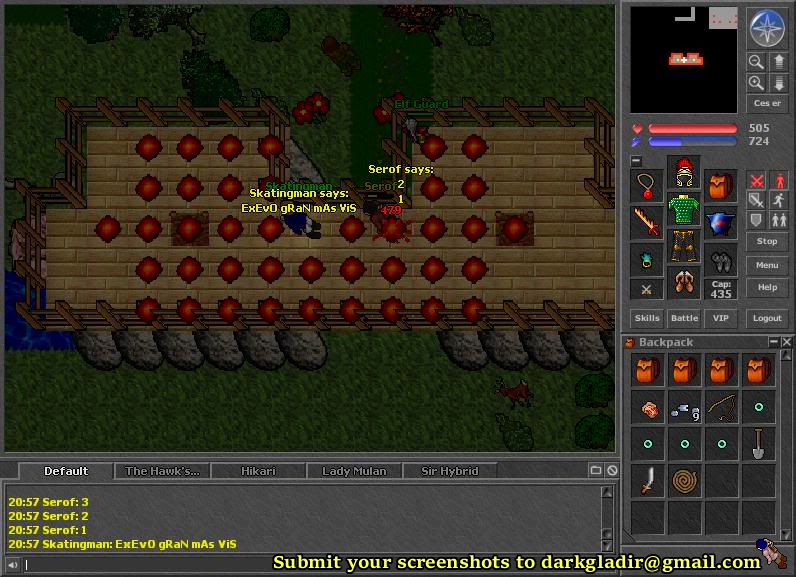Minimize the Backpack window
Viewport: 796px width, 577px height.
point(773,342)
